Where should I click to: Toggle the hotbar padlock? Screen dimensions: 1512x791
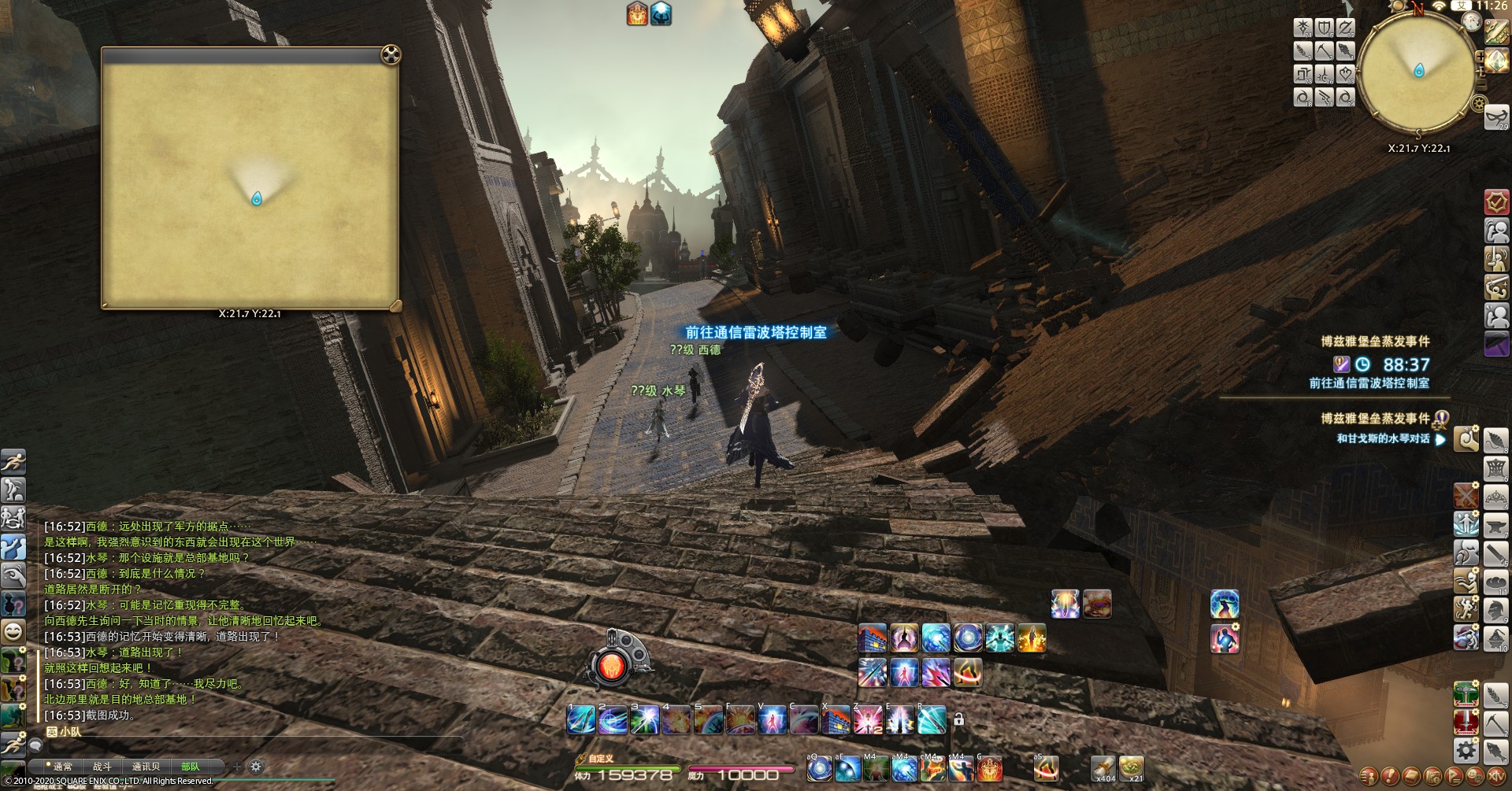coord(958,719)
